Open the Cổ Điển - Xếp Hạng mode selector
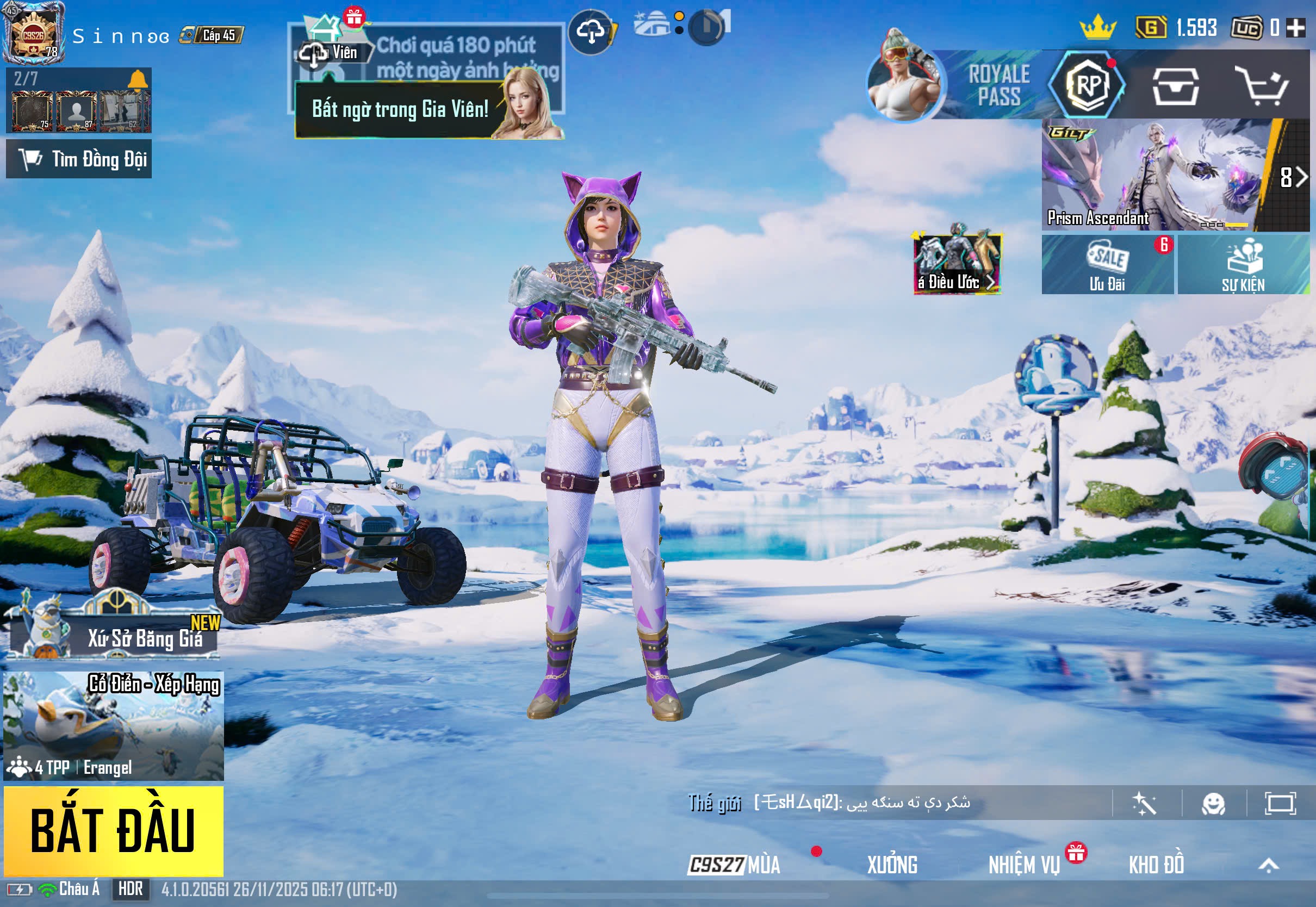 tap(113, 725)
